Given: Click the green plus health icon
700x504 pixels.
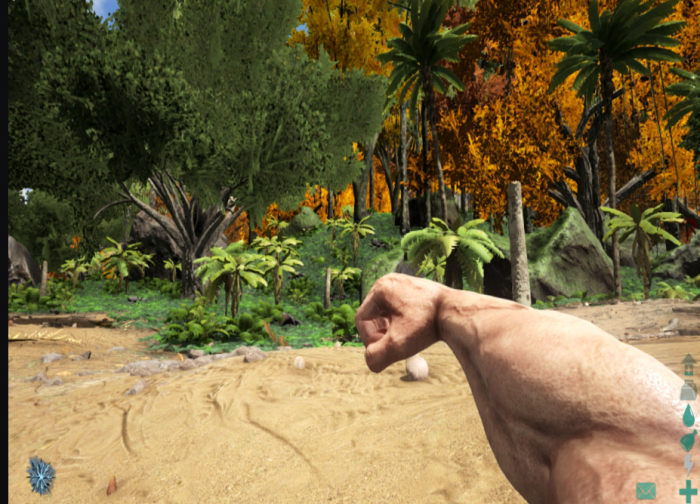Looking at the screenshot, I should pyautogui.click(x=688, y=491).
